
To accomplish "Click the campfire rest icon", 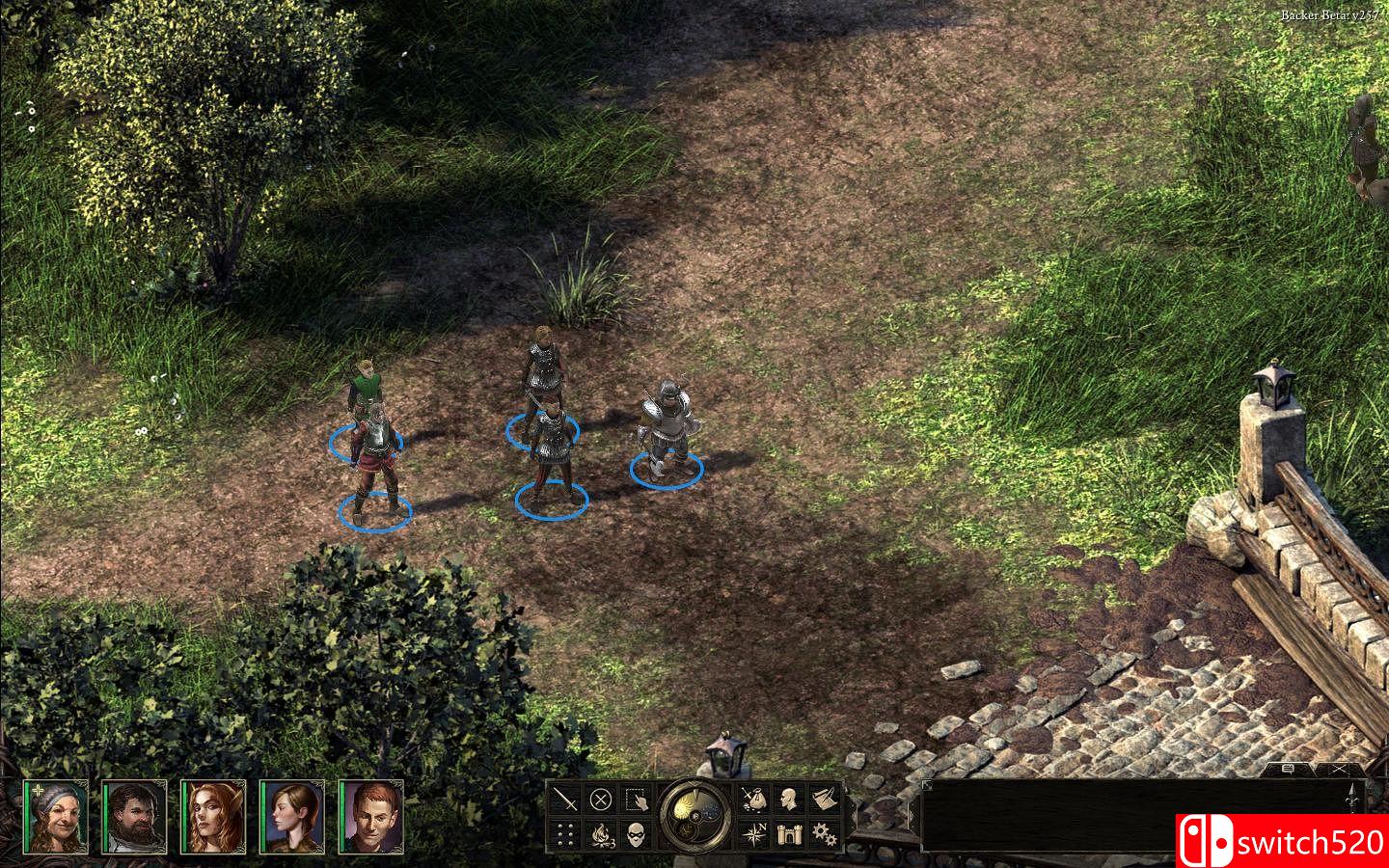I will coord(602,834).
